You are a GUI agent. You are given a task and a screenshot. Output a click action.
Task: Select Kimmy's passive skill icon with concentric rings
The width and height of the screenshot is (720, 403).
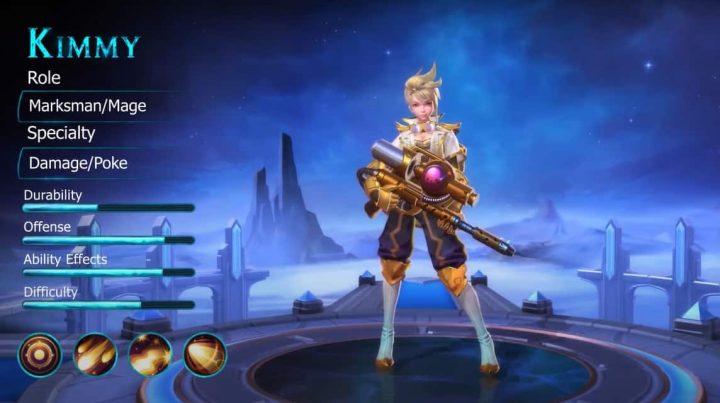[x=39, y=354]
